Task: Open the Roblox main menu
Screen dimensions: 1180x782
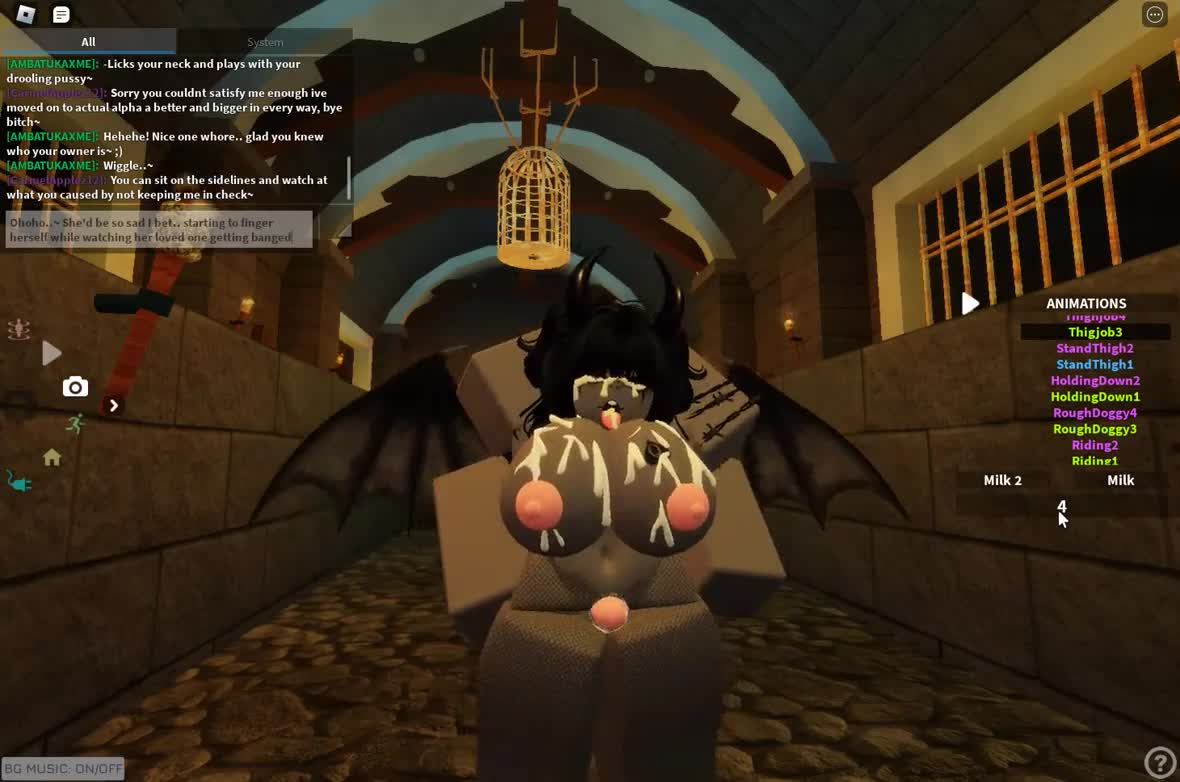Action: click(26, 14)
